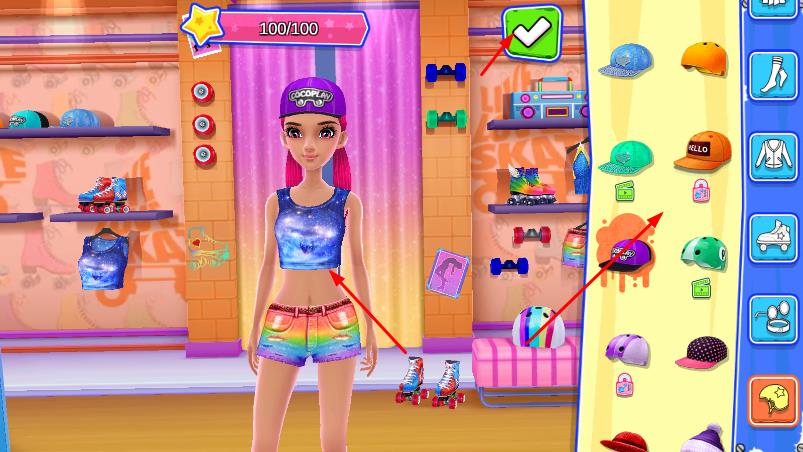Open the socks category

773,73
